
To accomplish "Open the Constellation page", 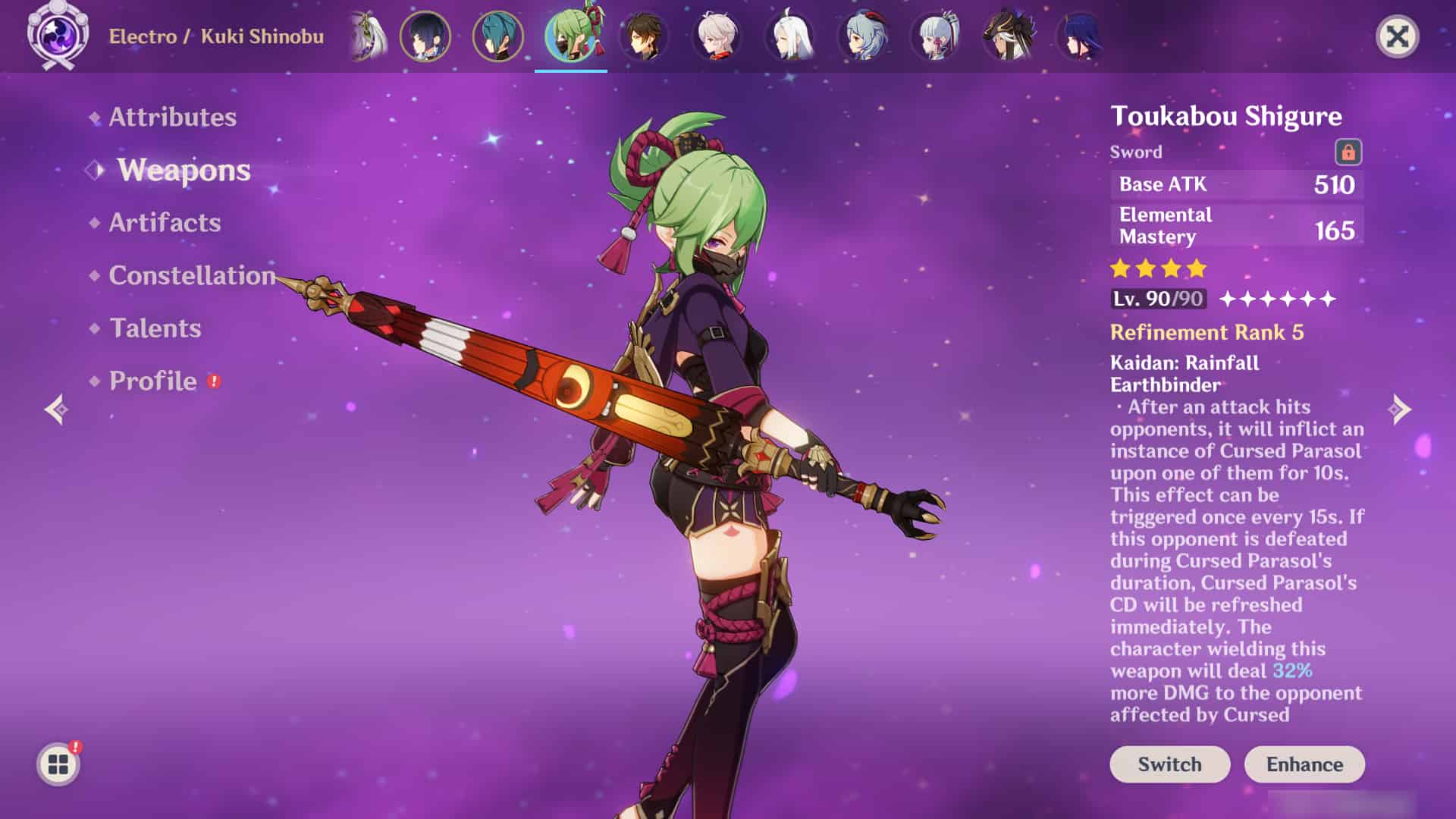I will point(192,275).
